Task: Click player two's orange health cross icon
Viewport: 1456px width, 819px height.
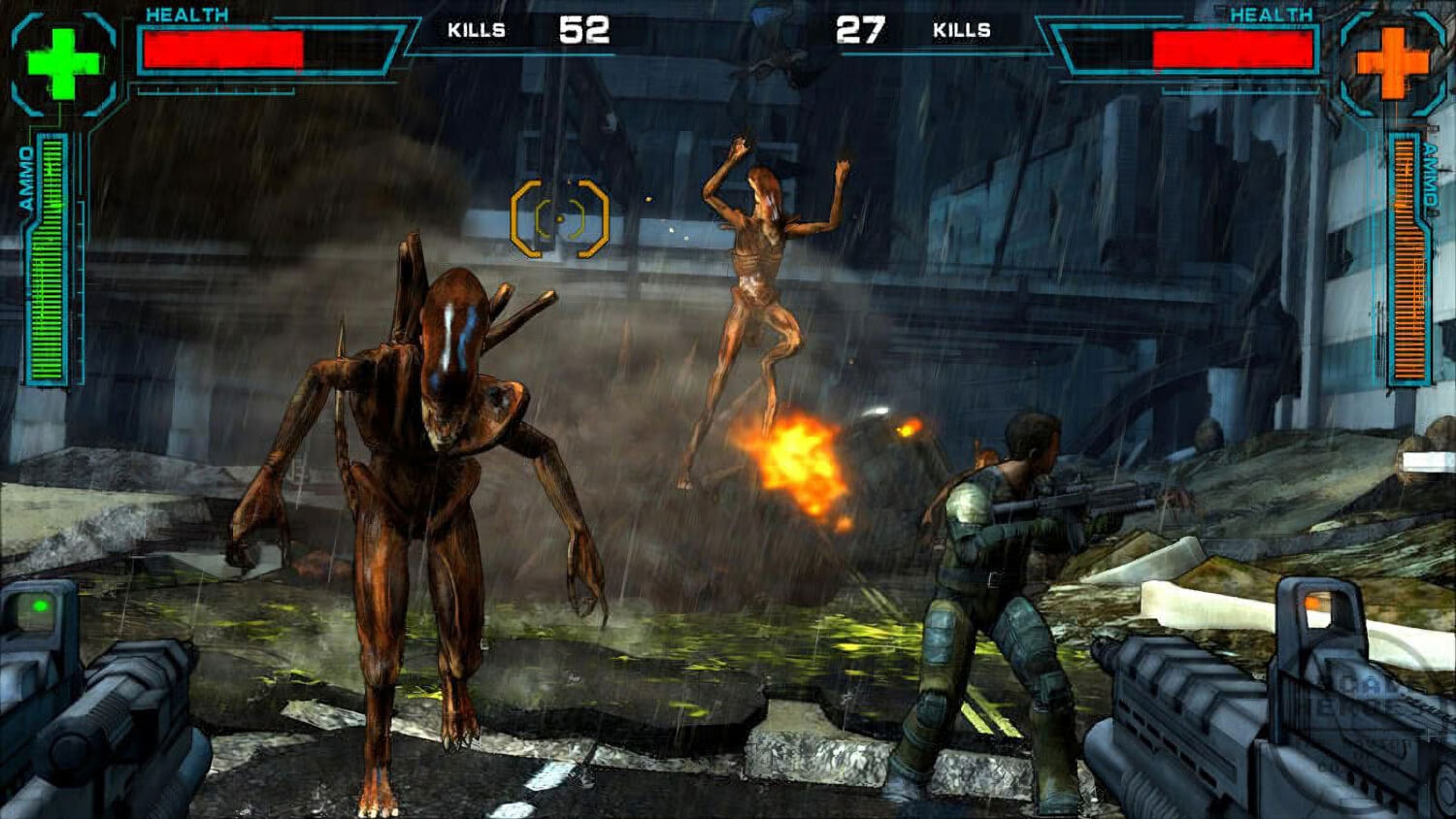Action: coord(1392,63)
